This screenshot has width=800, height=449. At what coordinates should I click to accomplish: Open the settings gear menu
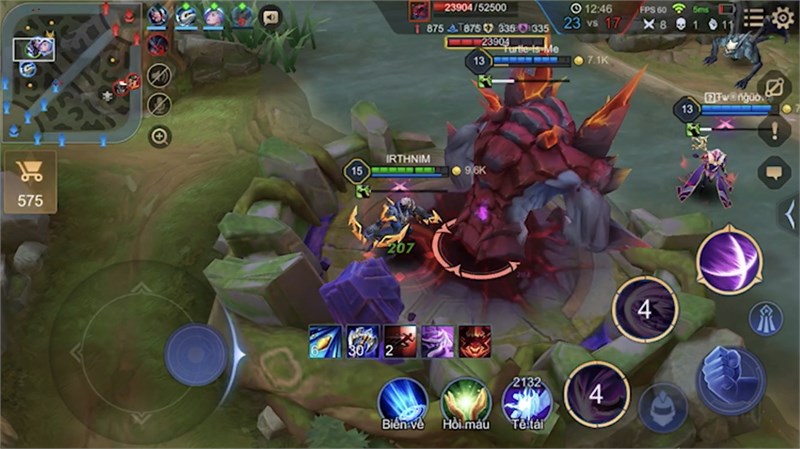click(x=783, y=16)
